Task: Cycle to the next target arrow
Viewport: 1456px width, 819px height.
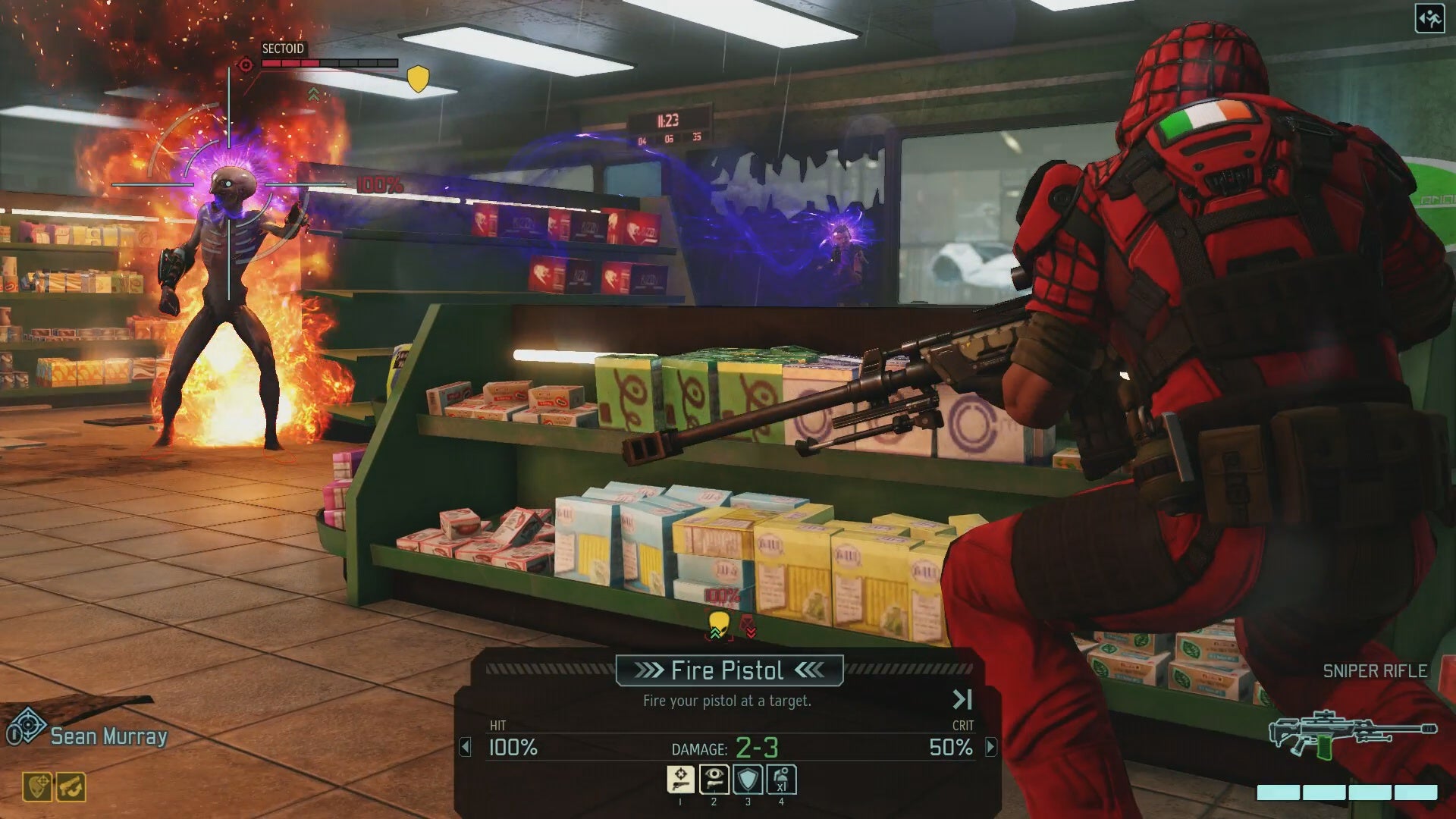Action: point(990,748)
